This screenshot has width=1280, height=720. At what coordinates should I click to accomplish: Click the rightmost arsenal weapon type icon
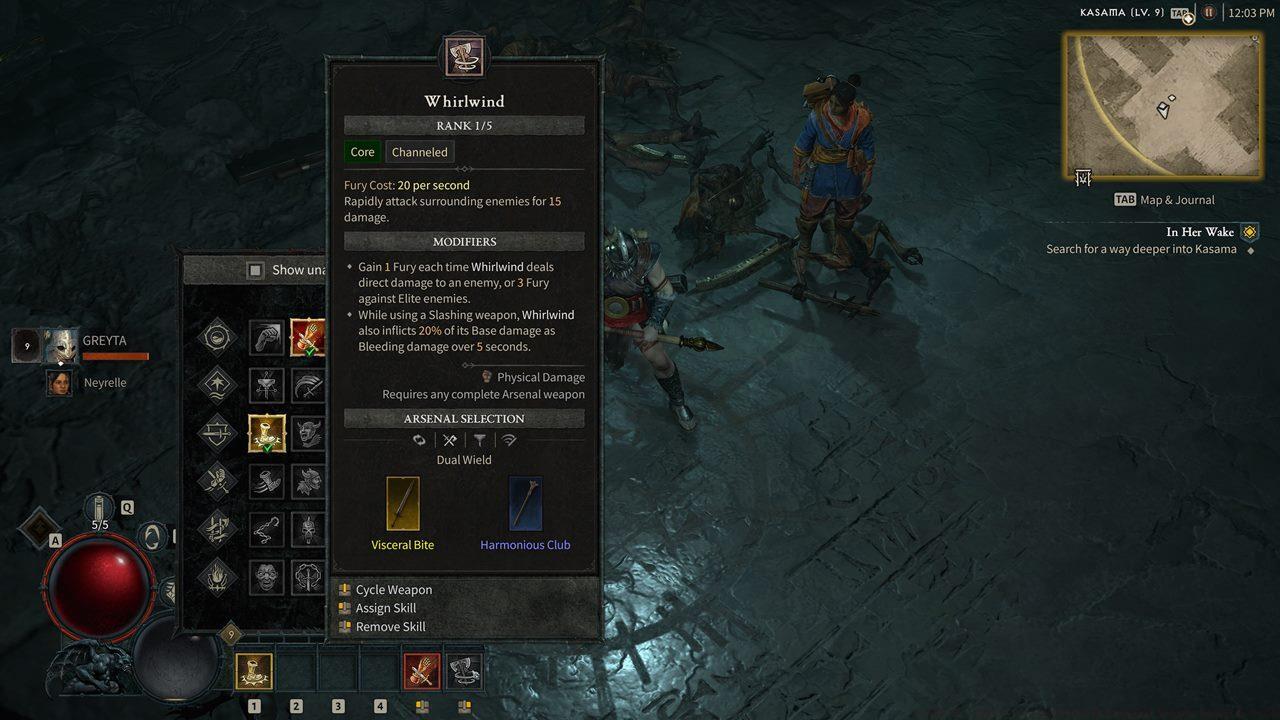[510, 440]
